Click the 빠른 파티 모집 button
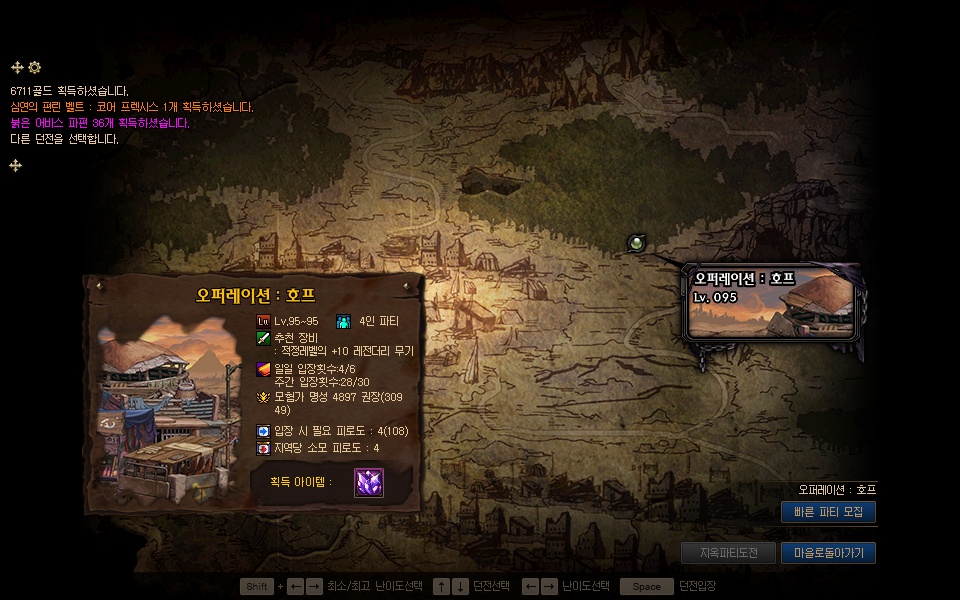This screenshot has height=600, width=960. point(828,512)
